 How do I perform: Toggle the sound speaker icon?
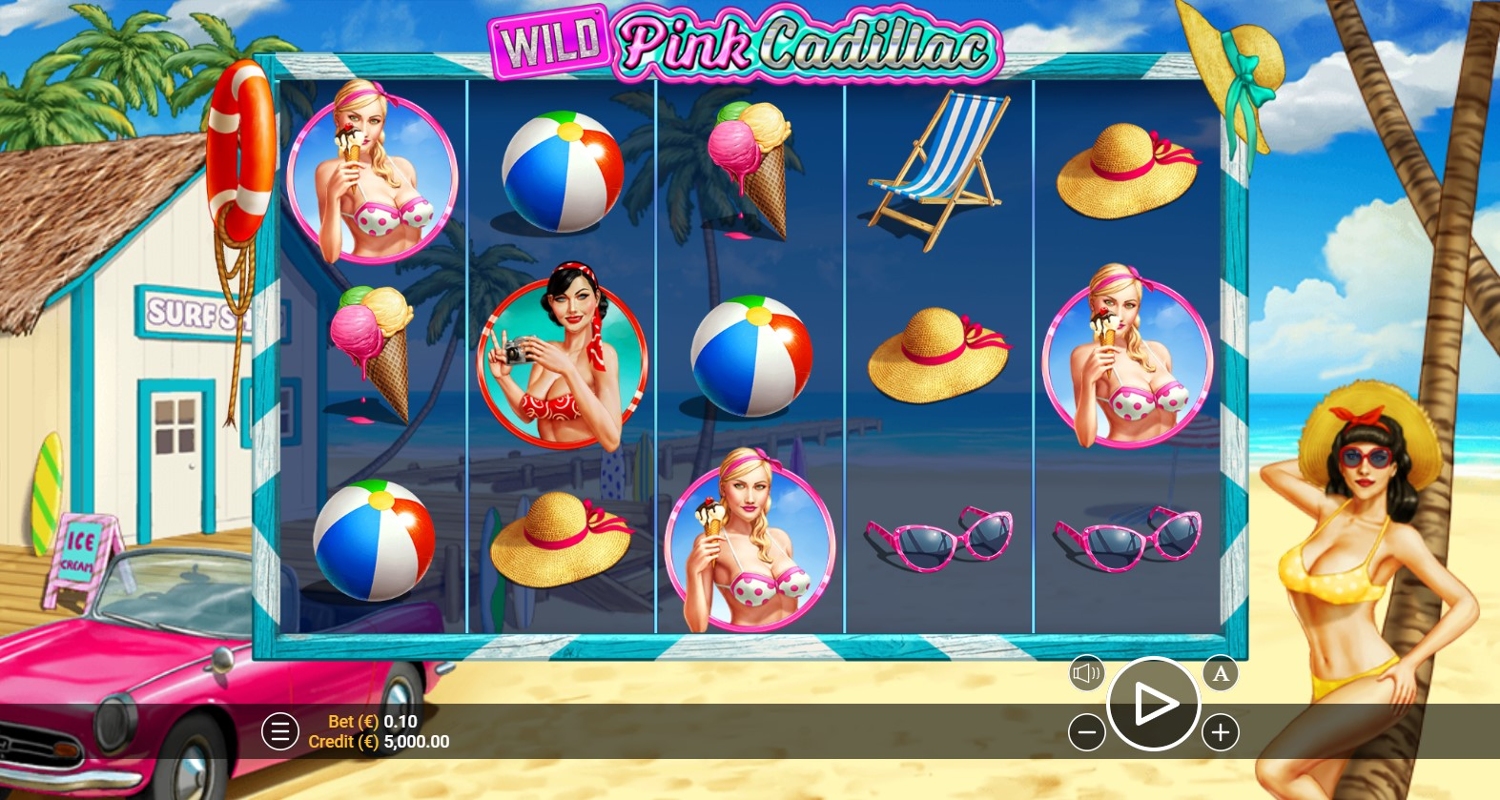point(1087,673)
